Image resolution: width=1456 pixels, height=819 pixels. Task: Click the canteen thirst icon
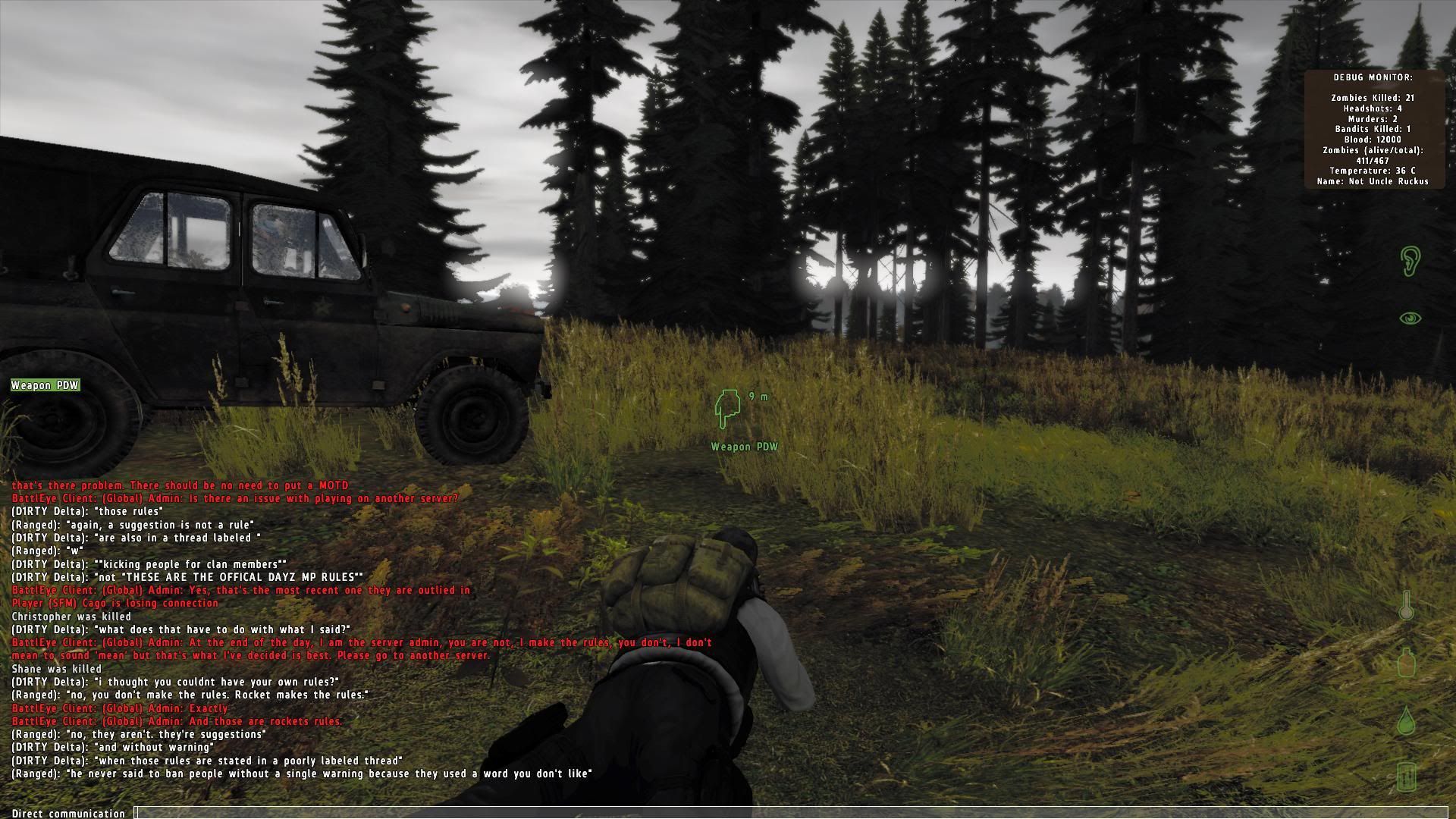click(1407, 663)
